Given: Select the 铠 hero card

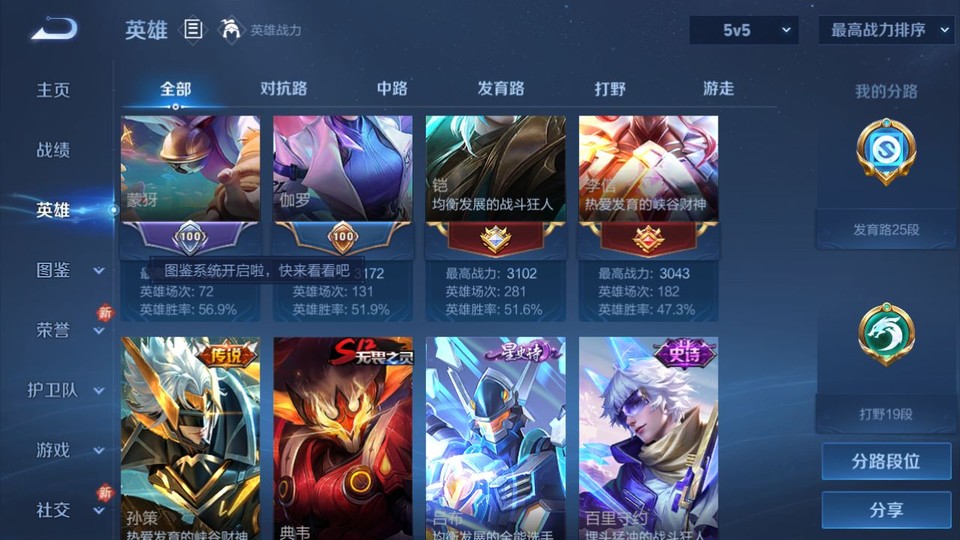Looking at the screenshot, I should click(x=496, y=217).
